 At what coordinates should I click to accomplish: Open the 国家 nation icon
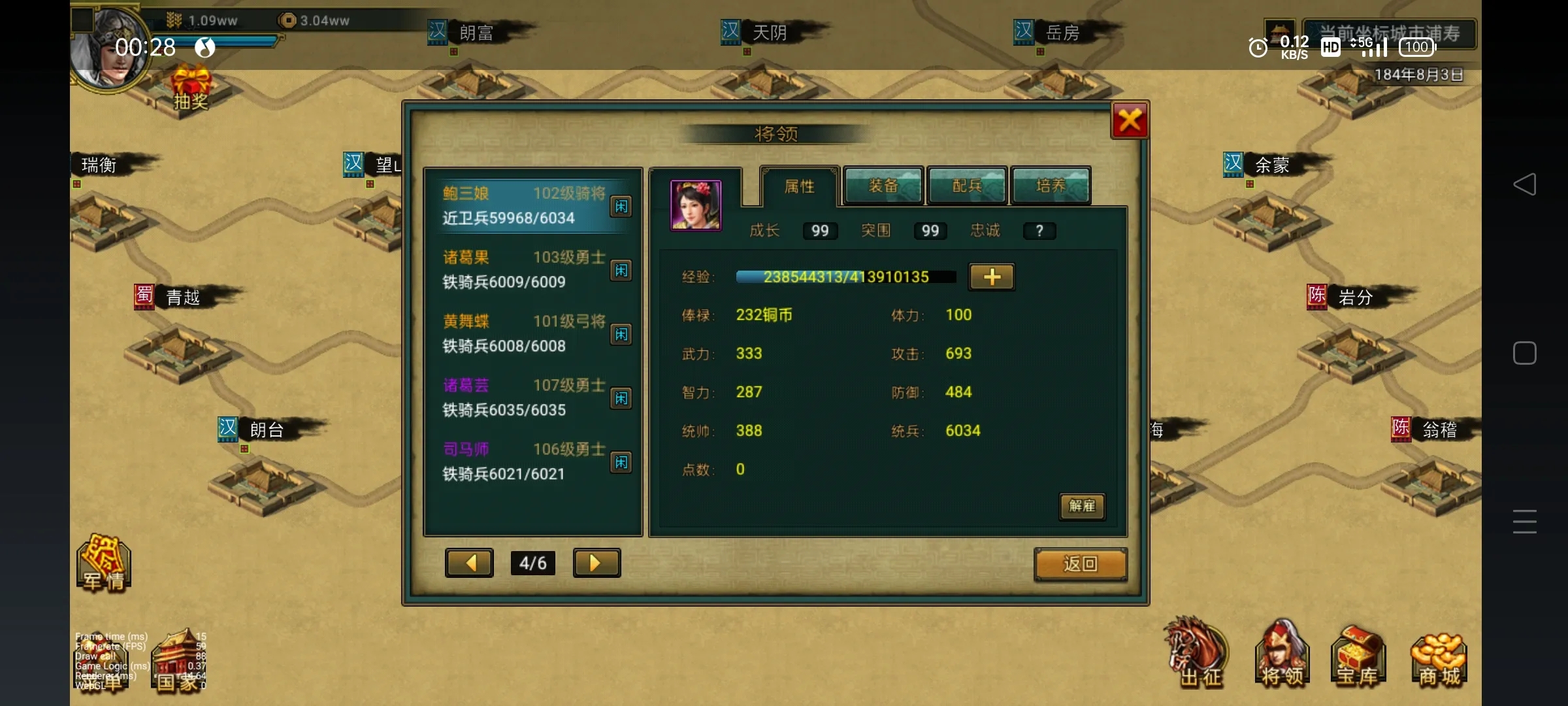coord(178,660)
